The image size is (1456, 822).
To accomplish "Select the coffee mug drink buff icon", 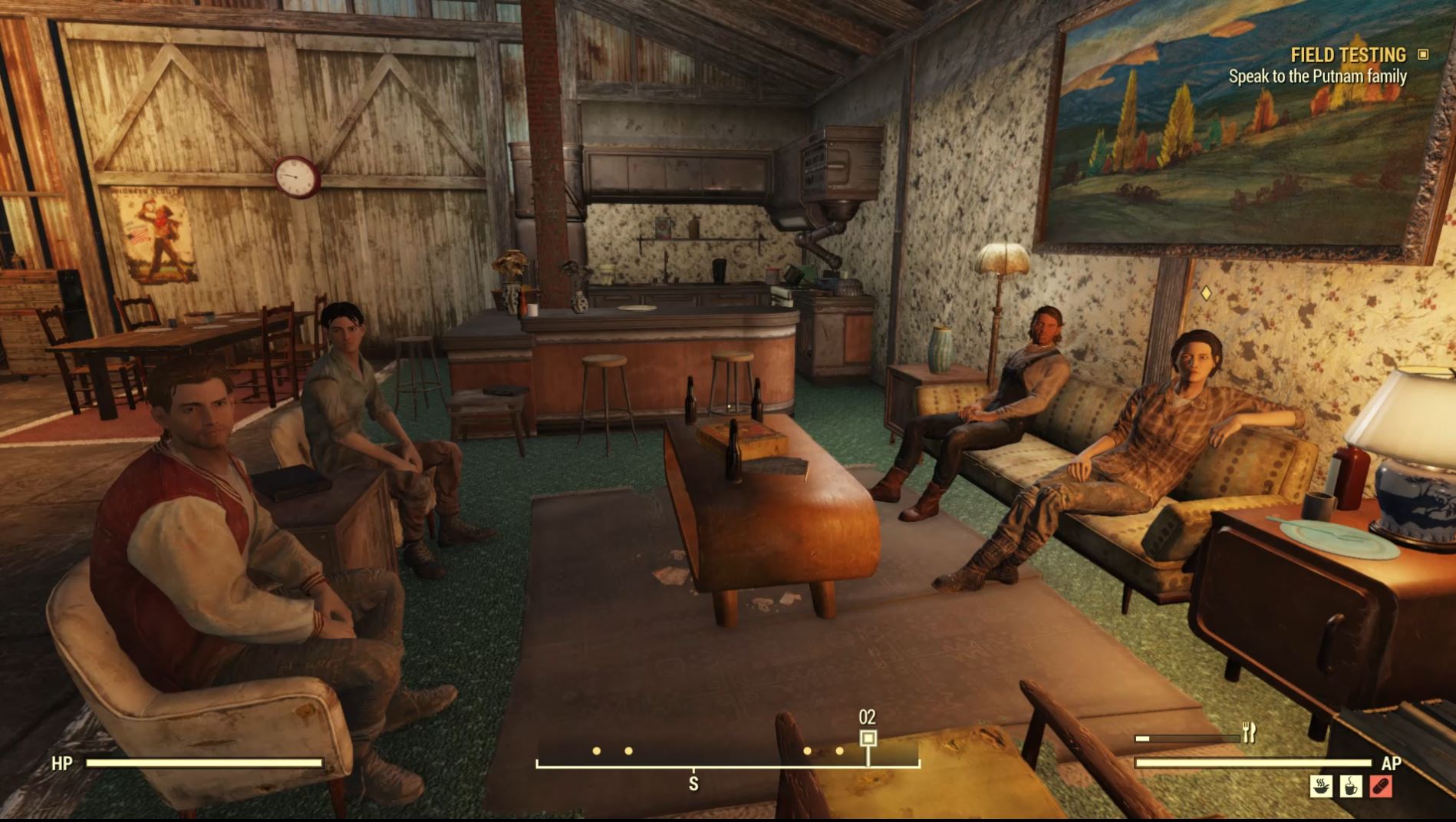I will pos(1352,786).
